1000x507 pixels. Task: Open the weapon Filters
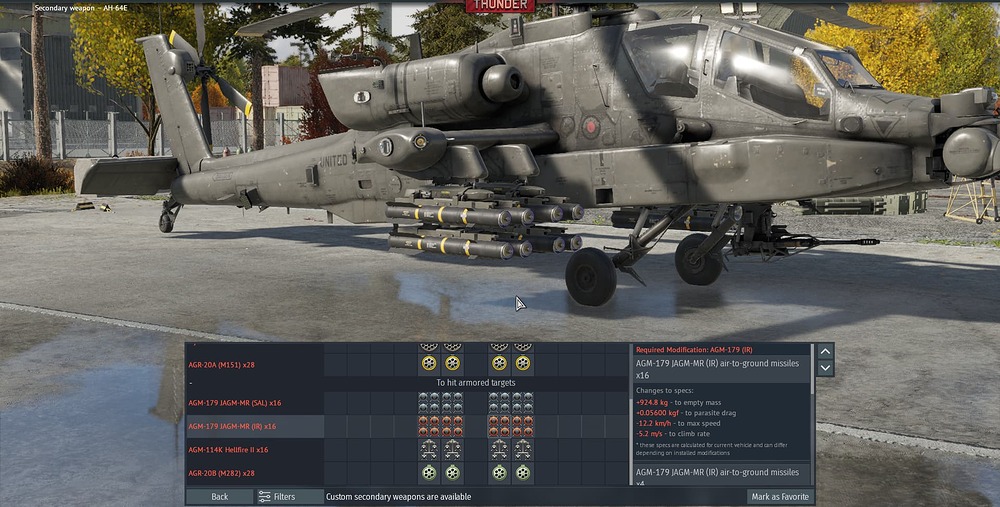[x=277, y=496]
